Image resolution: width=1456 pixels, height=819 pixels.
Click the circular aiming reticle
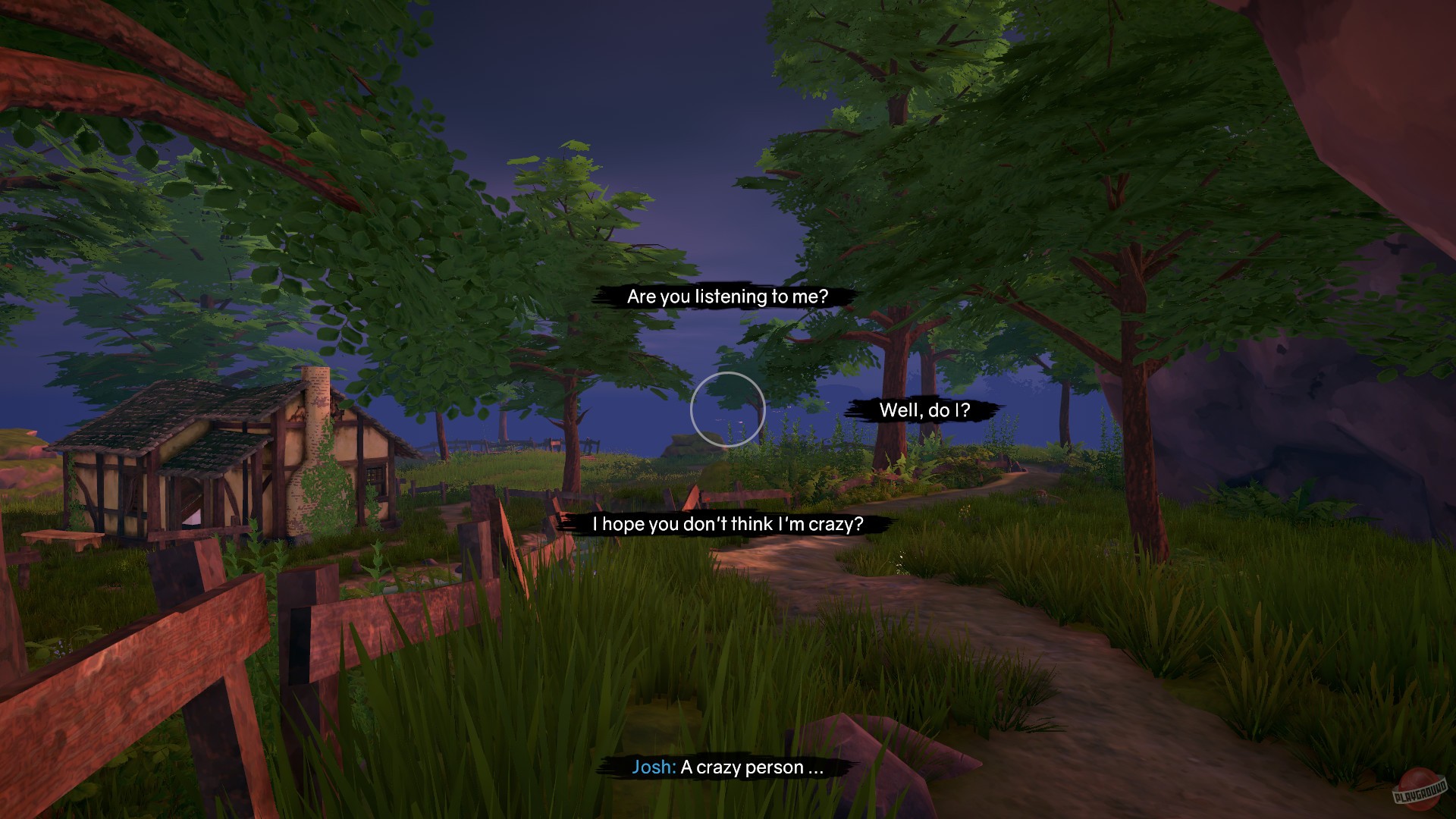pyautogui.click(x=727, y=410)
